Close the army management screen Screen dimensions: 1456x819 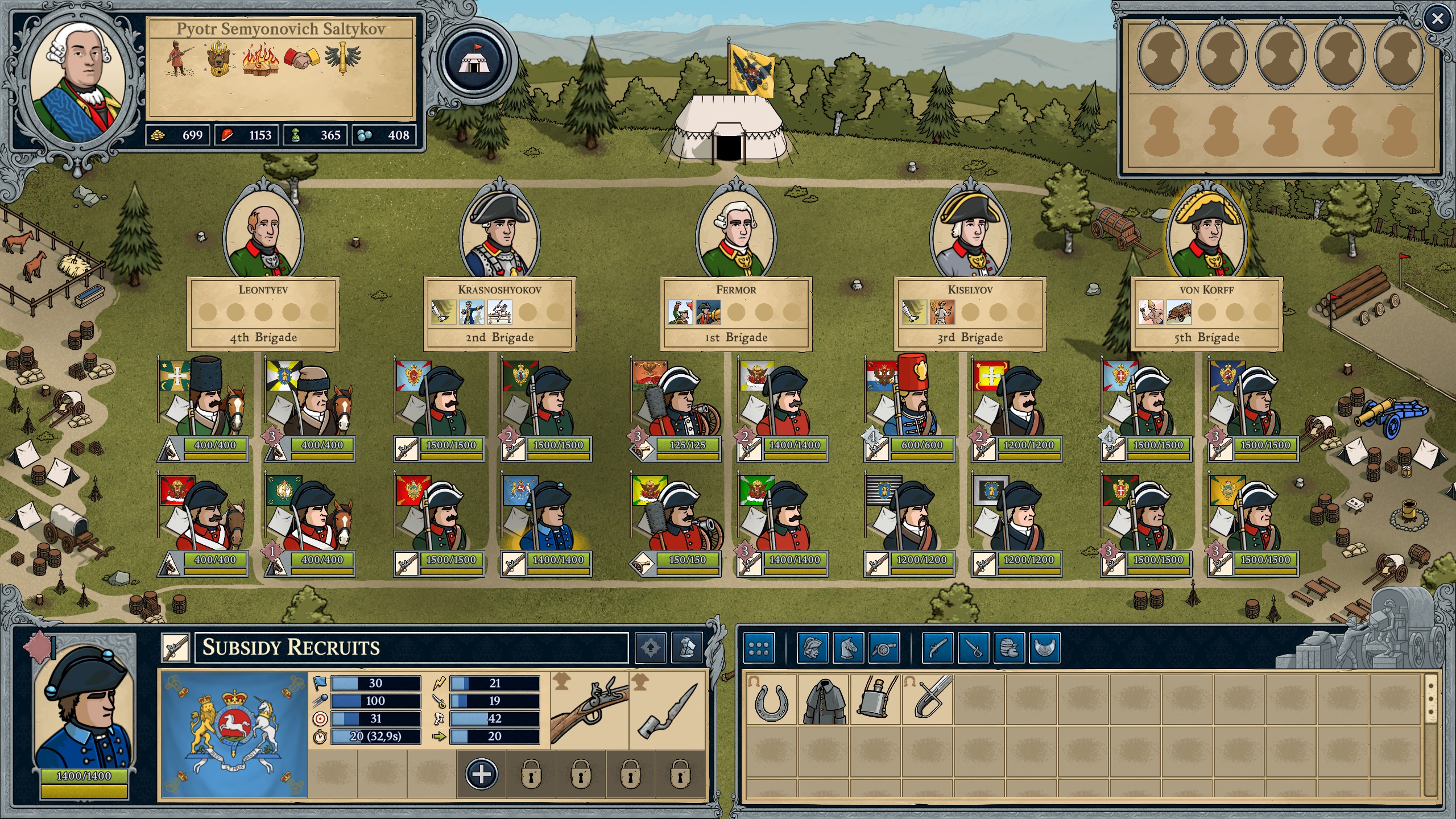click(x=1437, y=19)
